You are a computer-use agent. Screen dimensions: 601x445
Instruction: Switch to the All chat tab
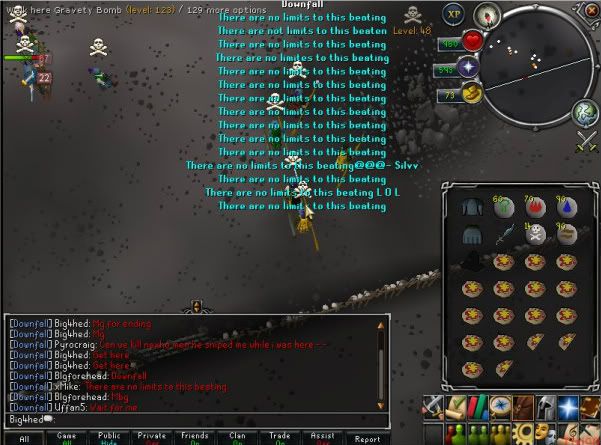tap(24, 438)
